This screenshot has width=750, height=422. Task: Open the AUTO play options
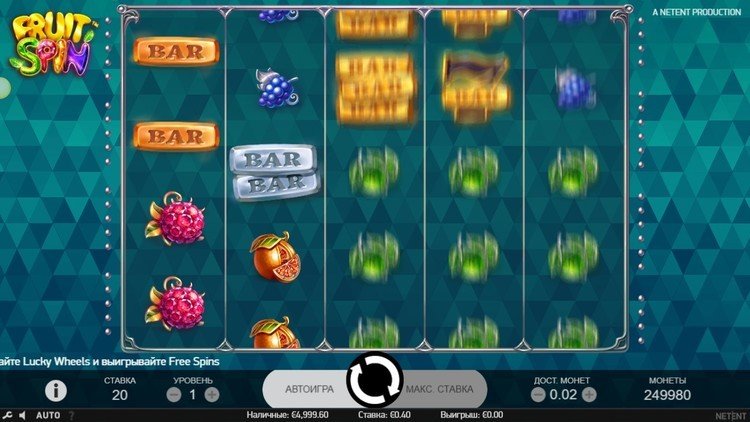48,415
